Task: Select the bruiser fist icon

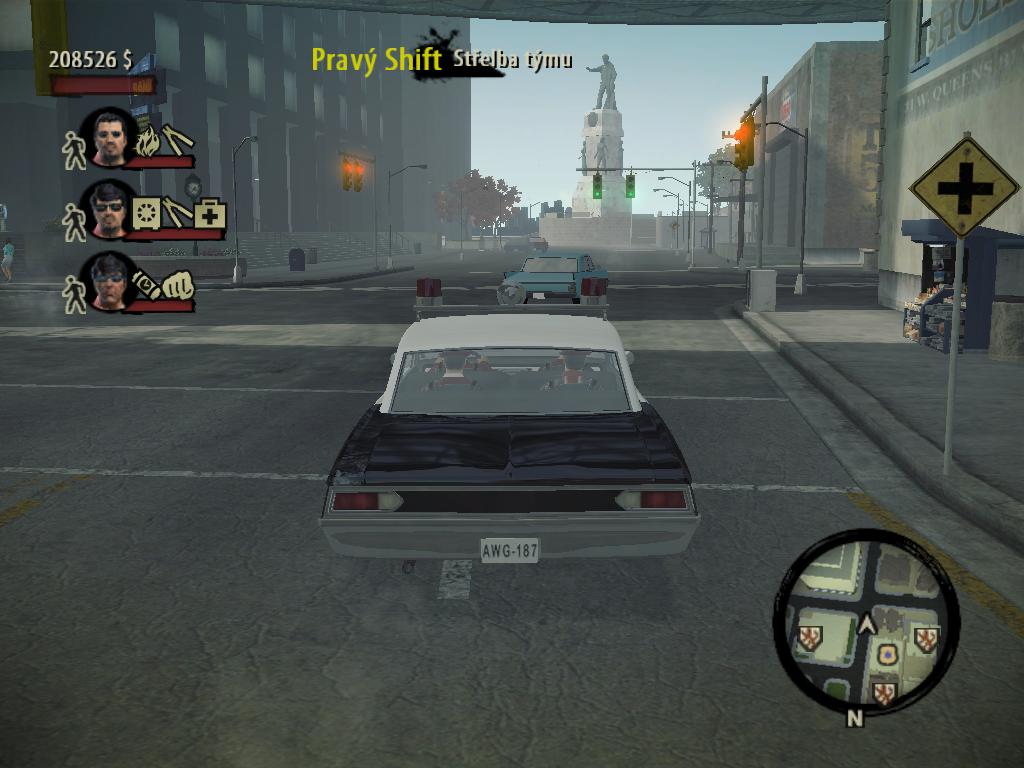Action: [x=178, y=285]
